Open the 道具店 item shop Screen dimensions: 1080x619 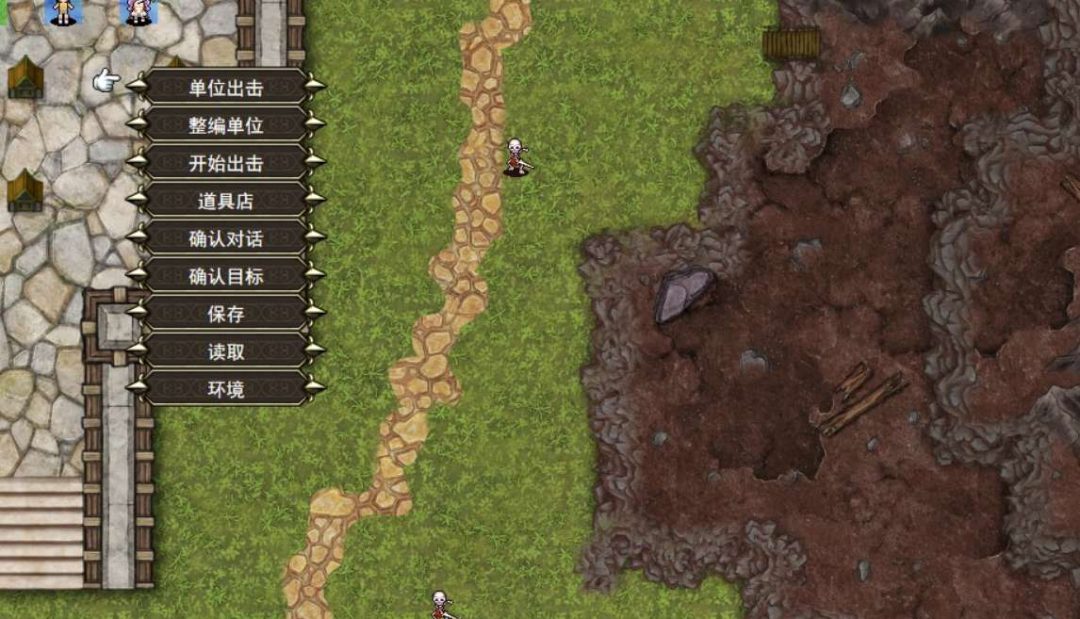point(226,201)
